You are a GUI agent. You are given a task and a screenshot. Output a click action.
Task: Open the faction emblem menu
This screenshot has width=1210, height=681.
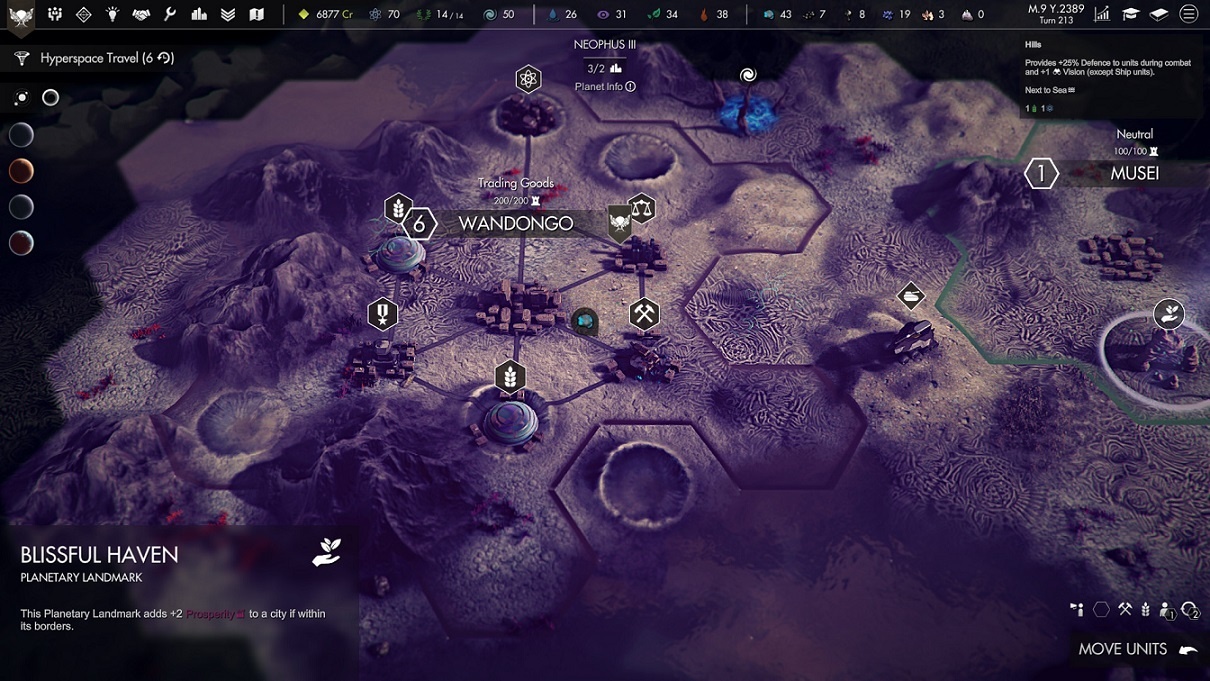coord(21,15)
